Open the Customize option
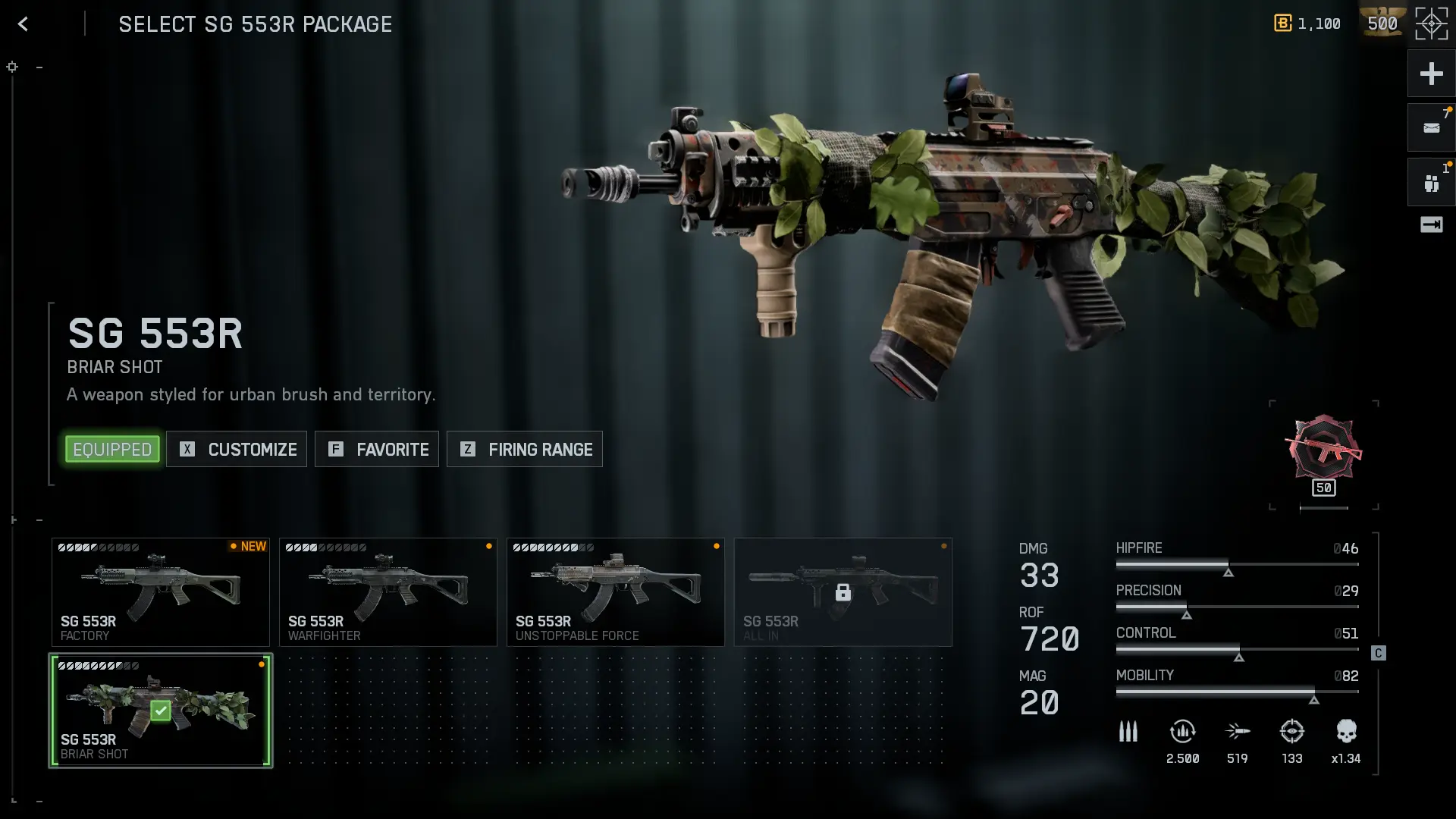This screenshot has width=1456, height=819. [x=237, y=450]
